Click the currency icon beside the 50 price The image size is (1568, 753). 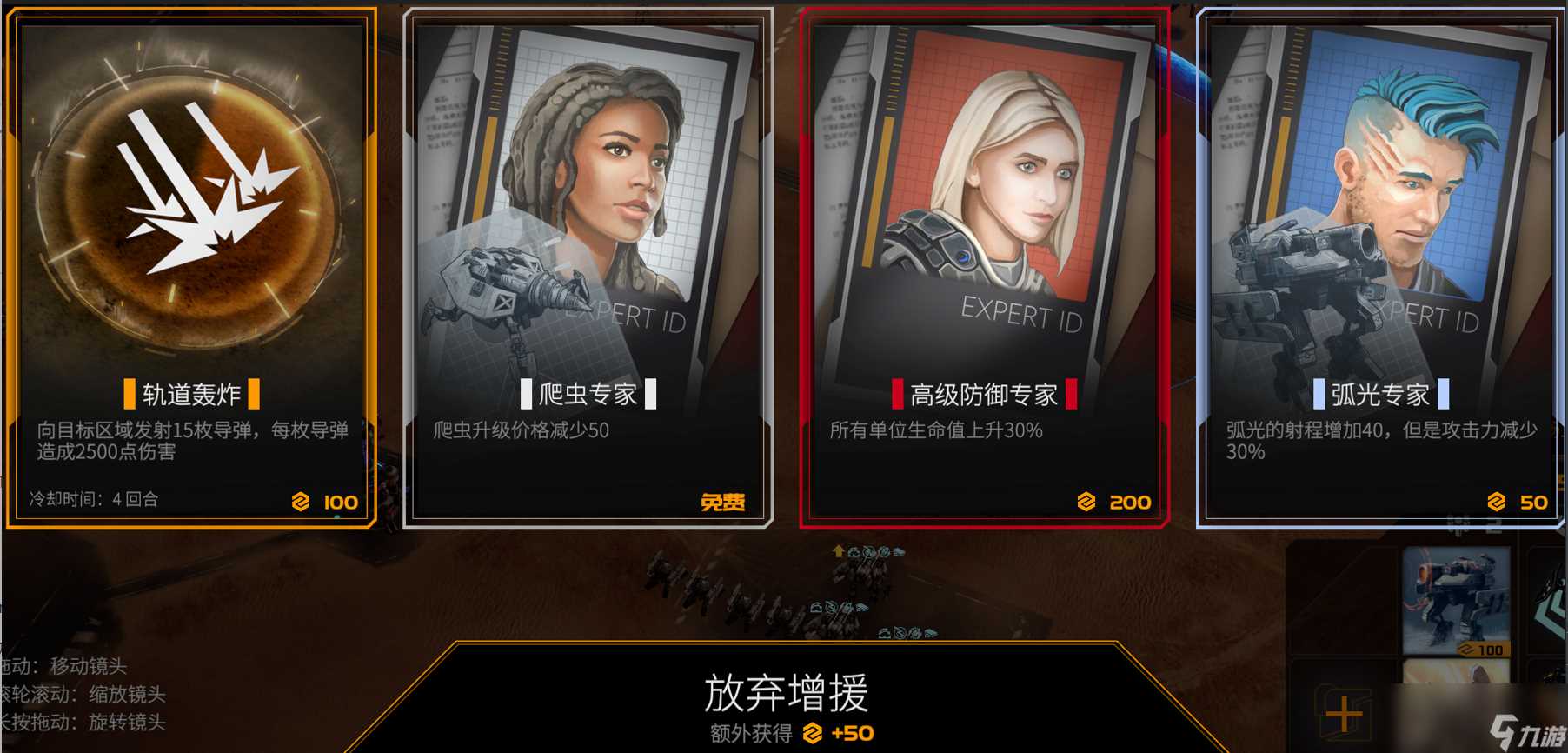pos(1496,503)
